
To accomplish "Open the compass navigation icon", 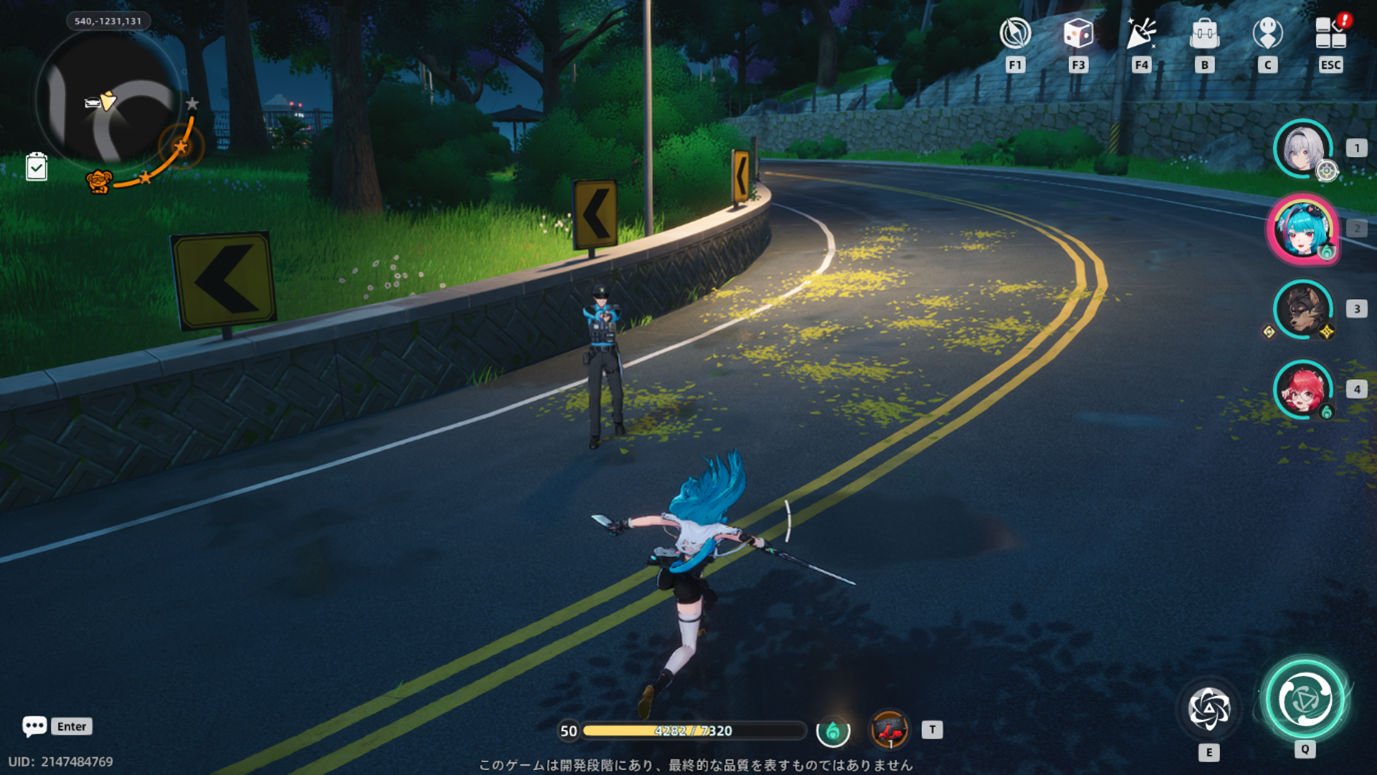I will [1015, 34].
